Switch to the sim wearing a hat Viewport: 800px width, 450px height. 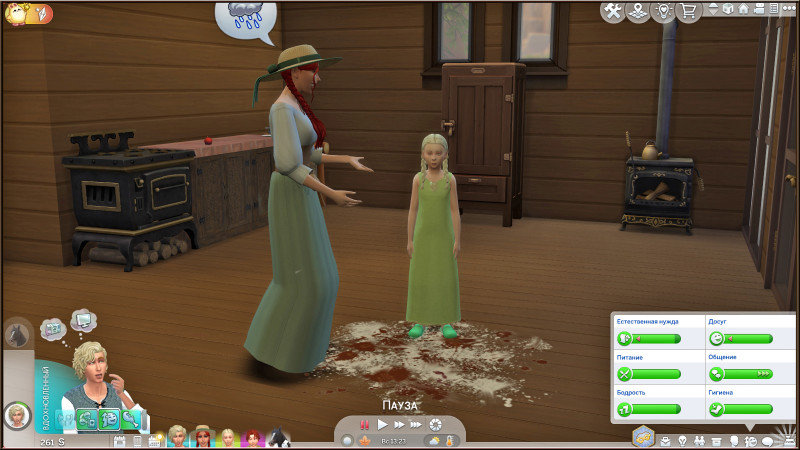[203, 438]
